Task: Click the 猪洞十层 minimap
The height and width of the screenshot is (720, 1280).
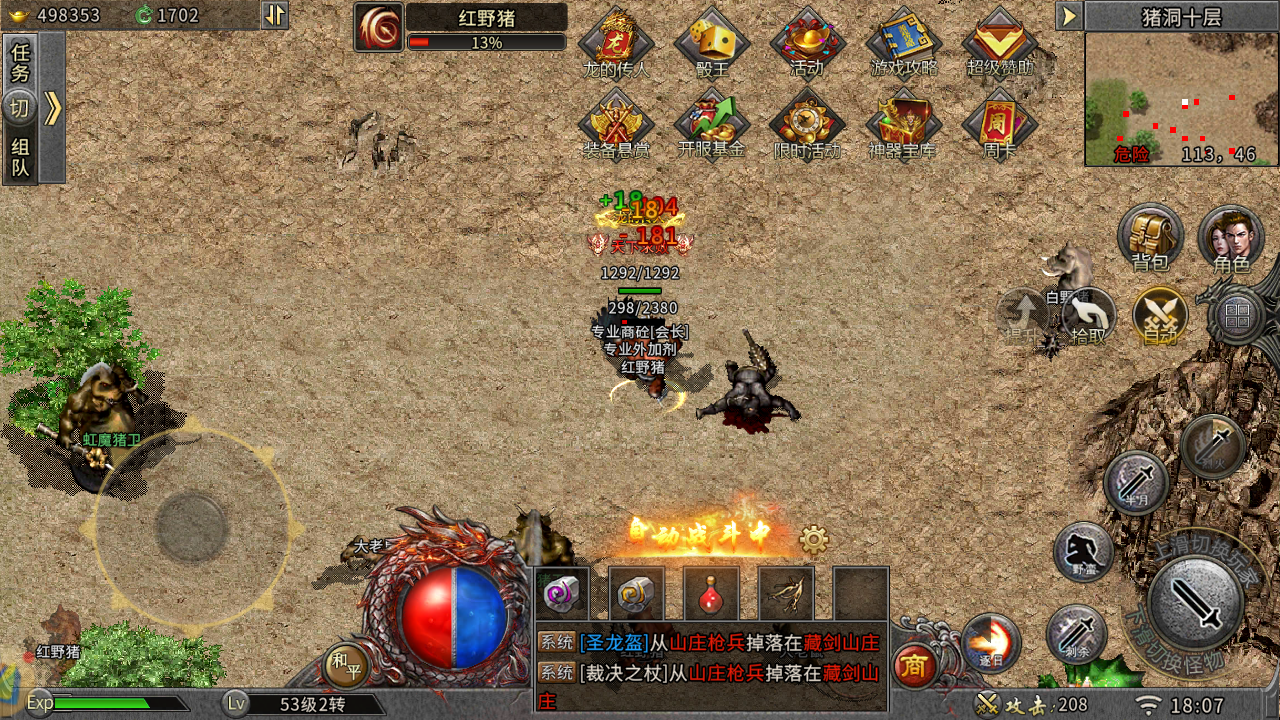Action: click(x=1181, y=99)
